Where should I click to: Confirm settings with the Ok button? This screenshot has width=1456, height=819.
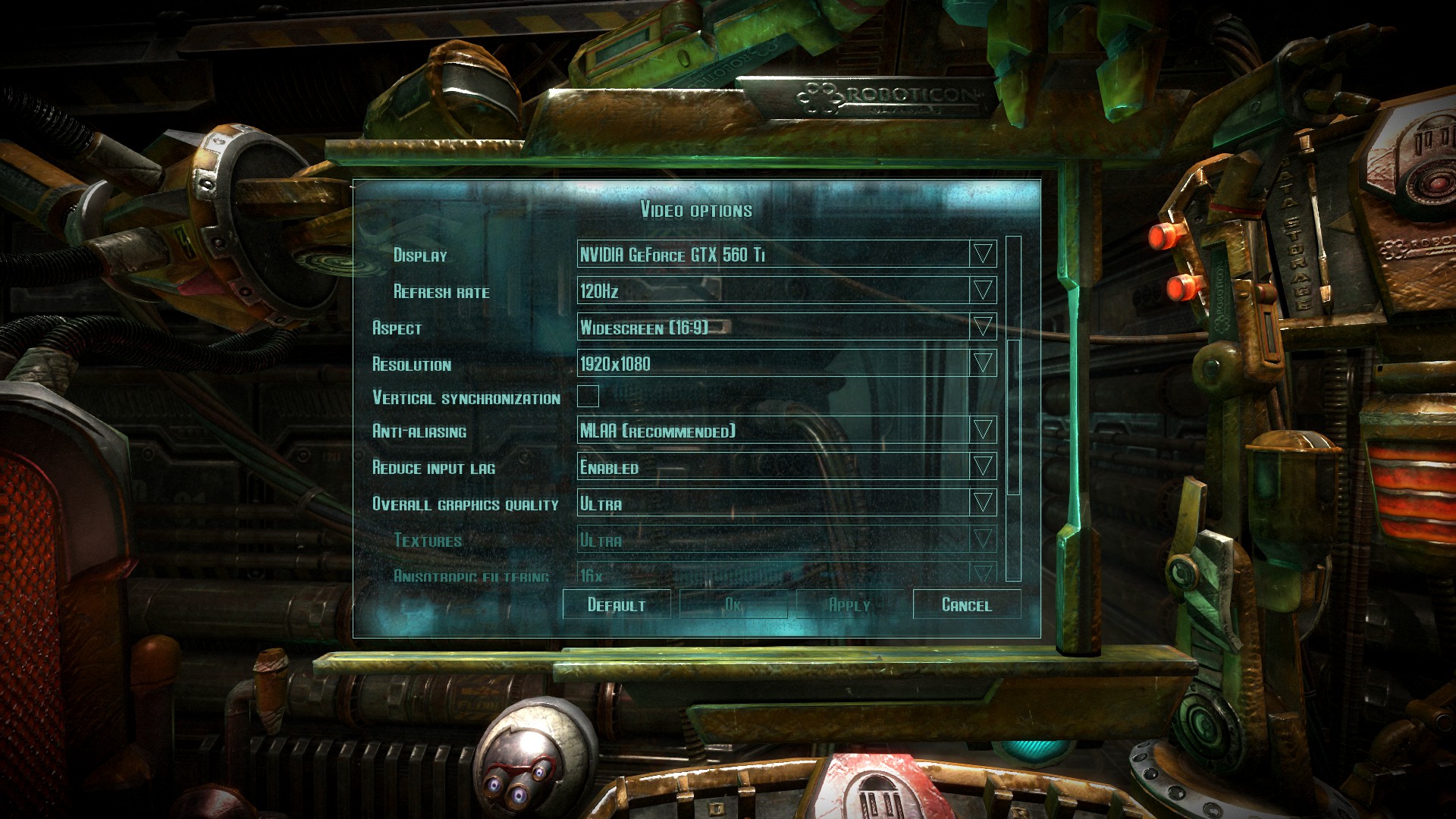tap(733, 604)
